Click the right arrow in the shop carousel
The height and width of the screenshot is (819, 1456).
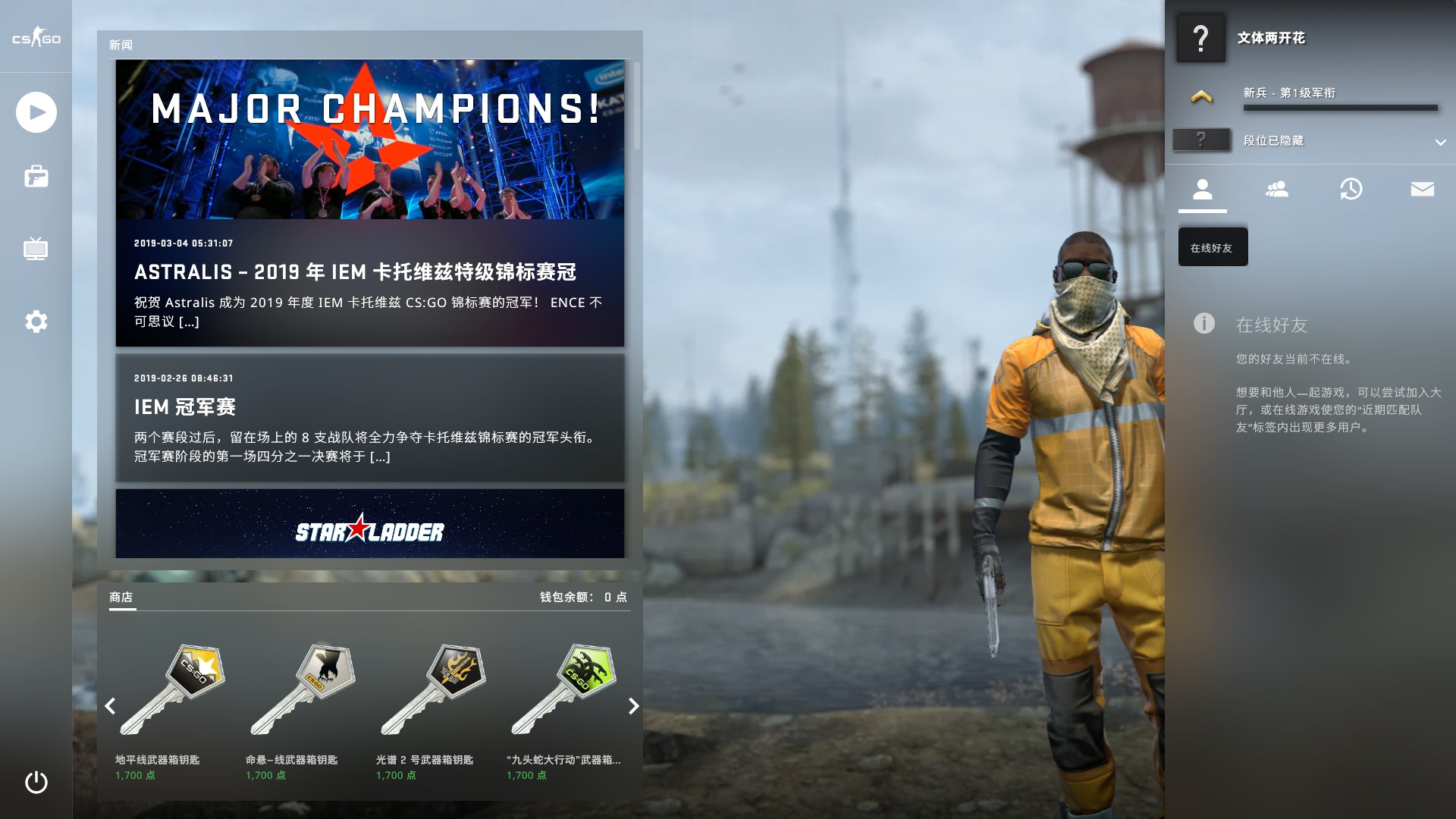point(633,707)
